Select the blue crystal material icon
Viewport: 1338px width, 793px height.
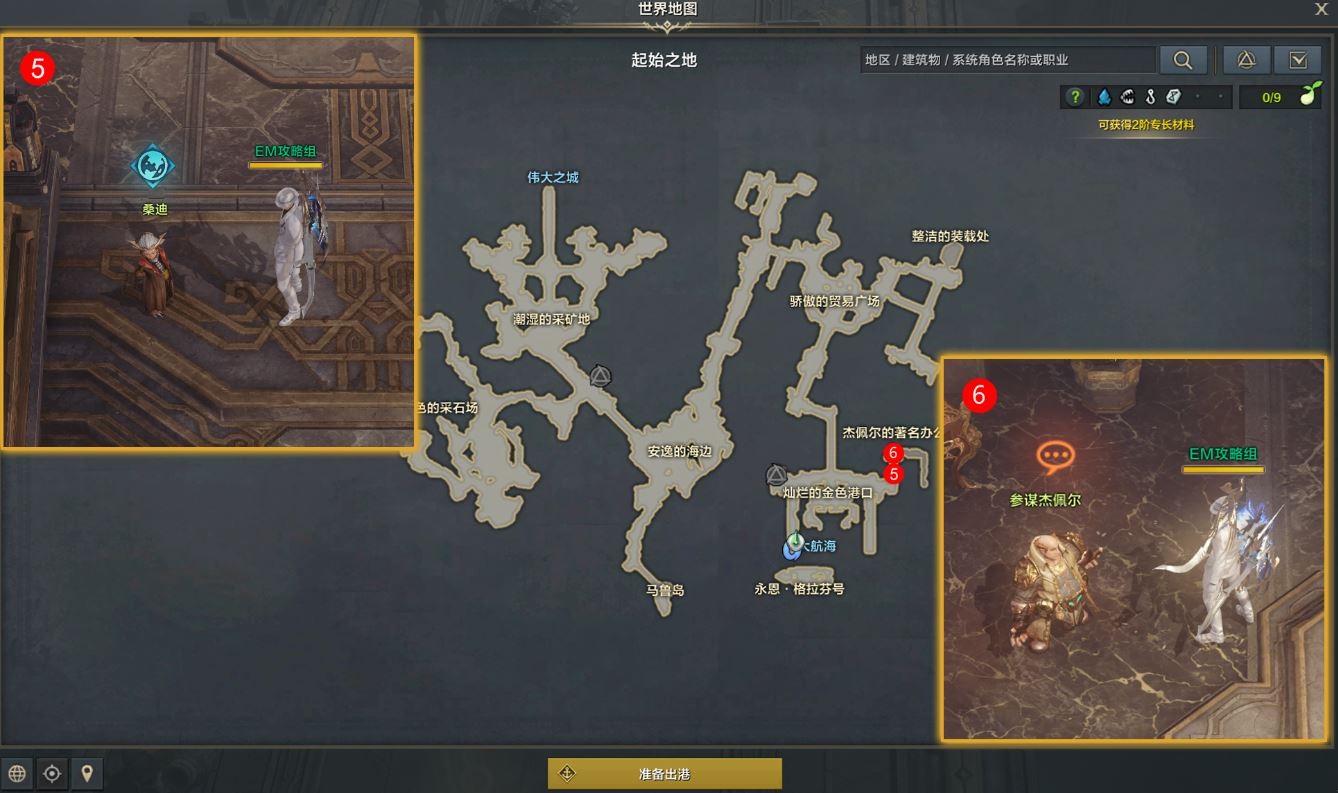pos(1104,97)
